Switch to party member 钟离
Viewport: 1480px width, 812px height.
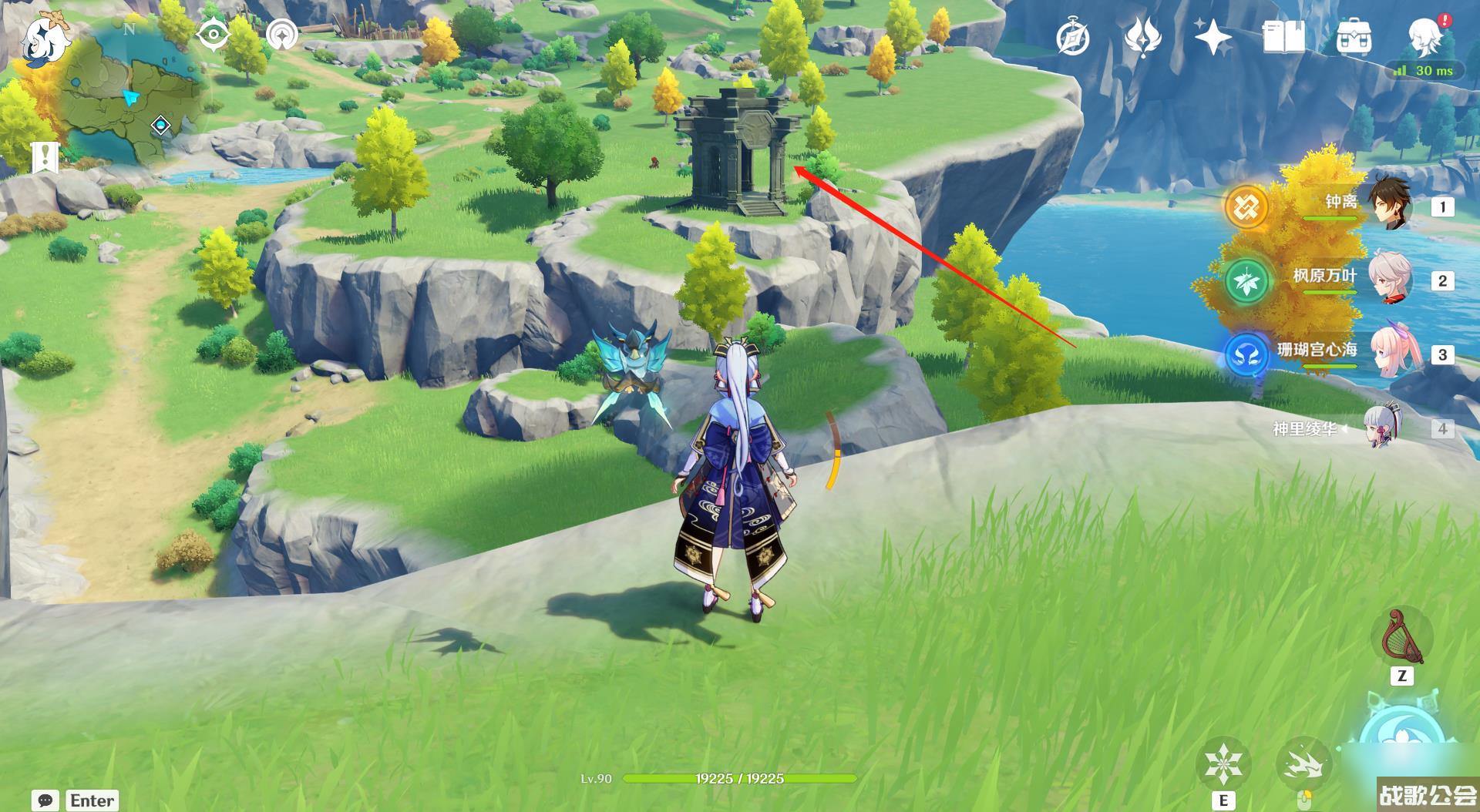click(x=1387, y=205)
